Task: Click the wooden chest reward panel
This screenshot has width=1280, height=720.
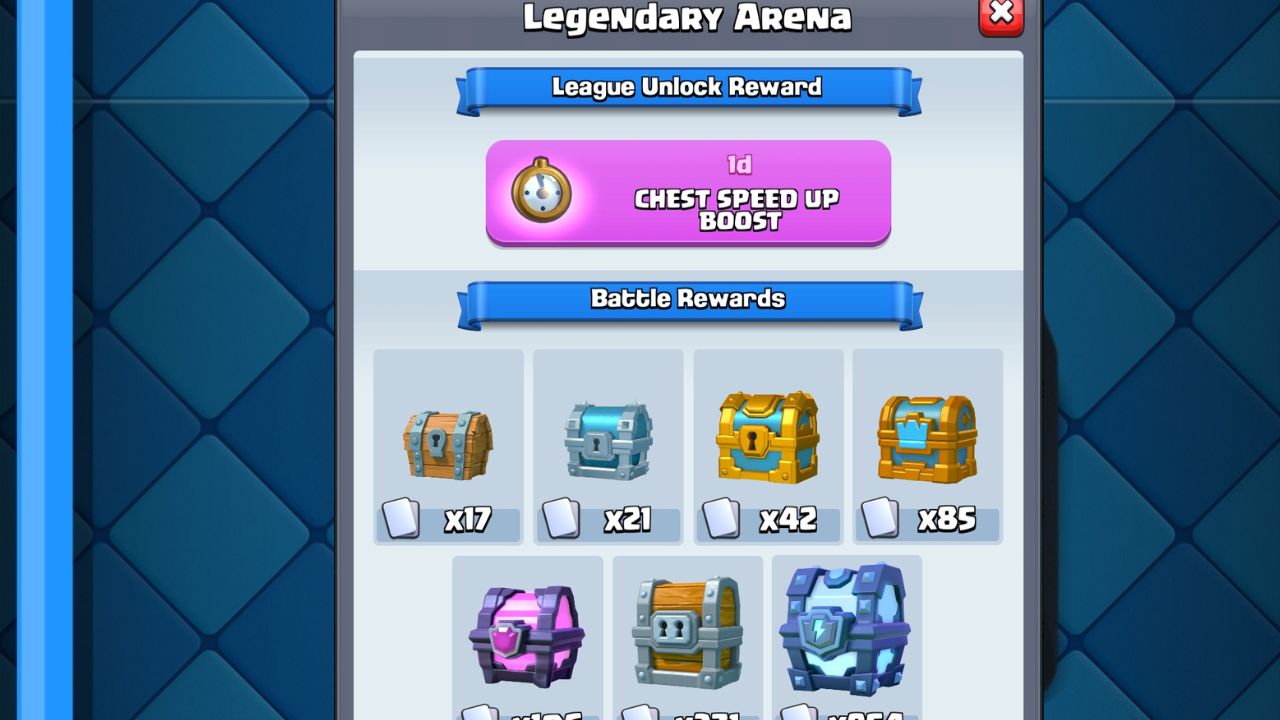Action: point(448,445)
